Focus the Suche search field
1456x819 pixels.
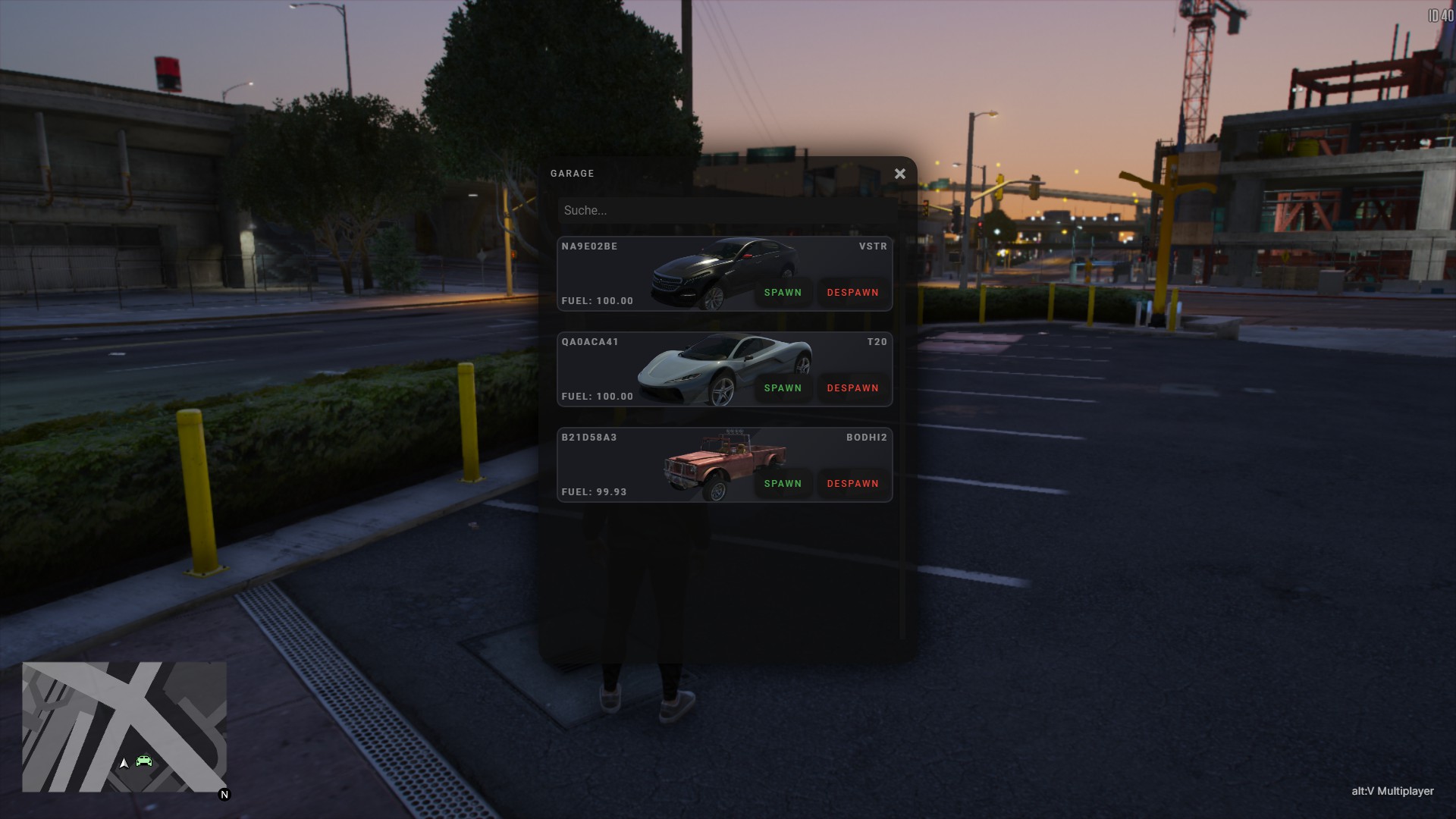[x=726, y=211]
